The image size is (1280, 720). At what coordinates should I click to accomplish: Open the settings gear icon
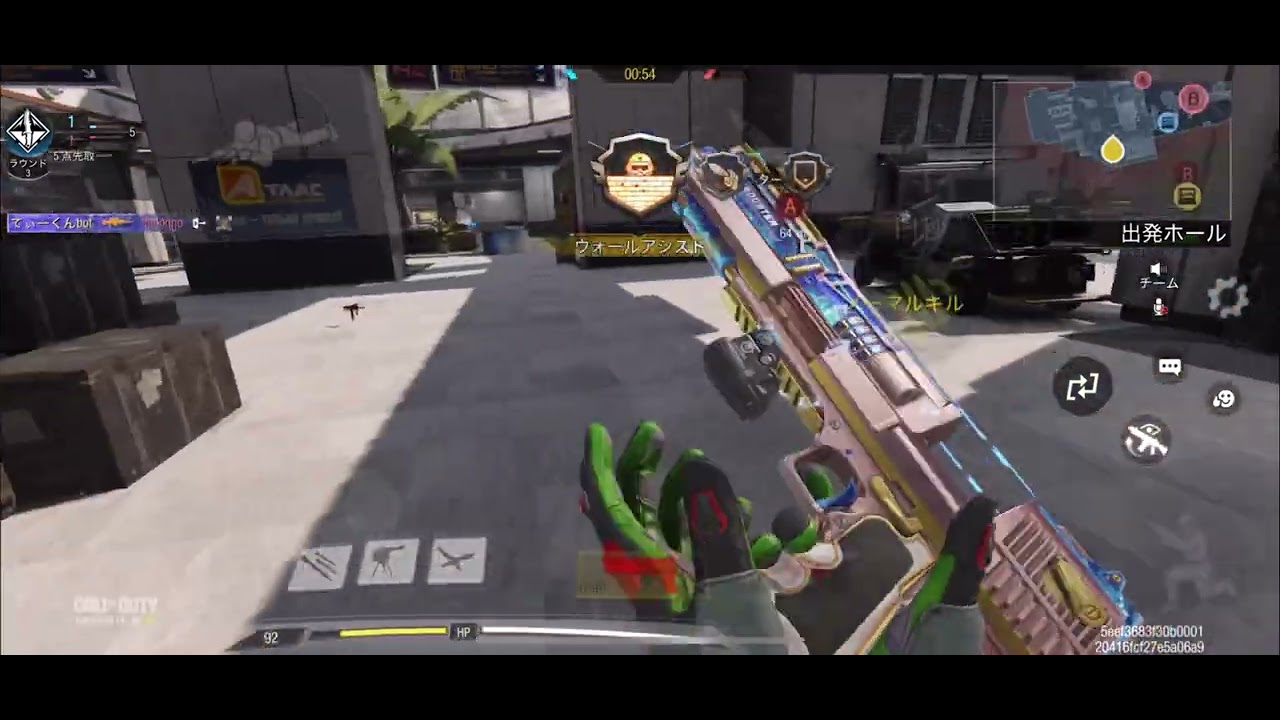coord(1227,297)
